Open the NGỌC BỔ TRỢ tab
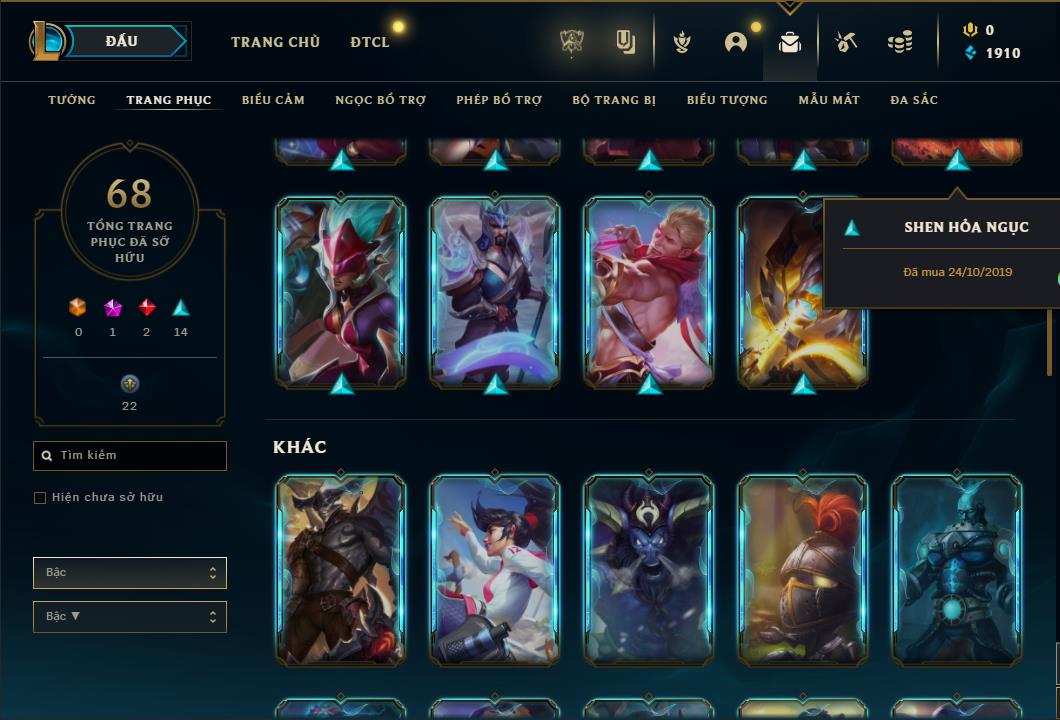1060x720 pixels. (x=380, y=100)
